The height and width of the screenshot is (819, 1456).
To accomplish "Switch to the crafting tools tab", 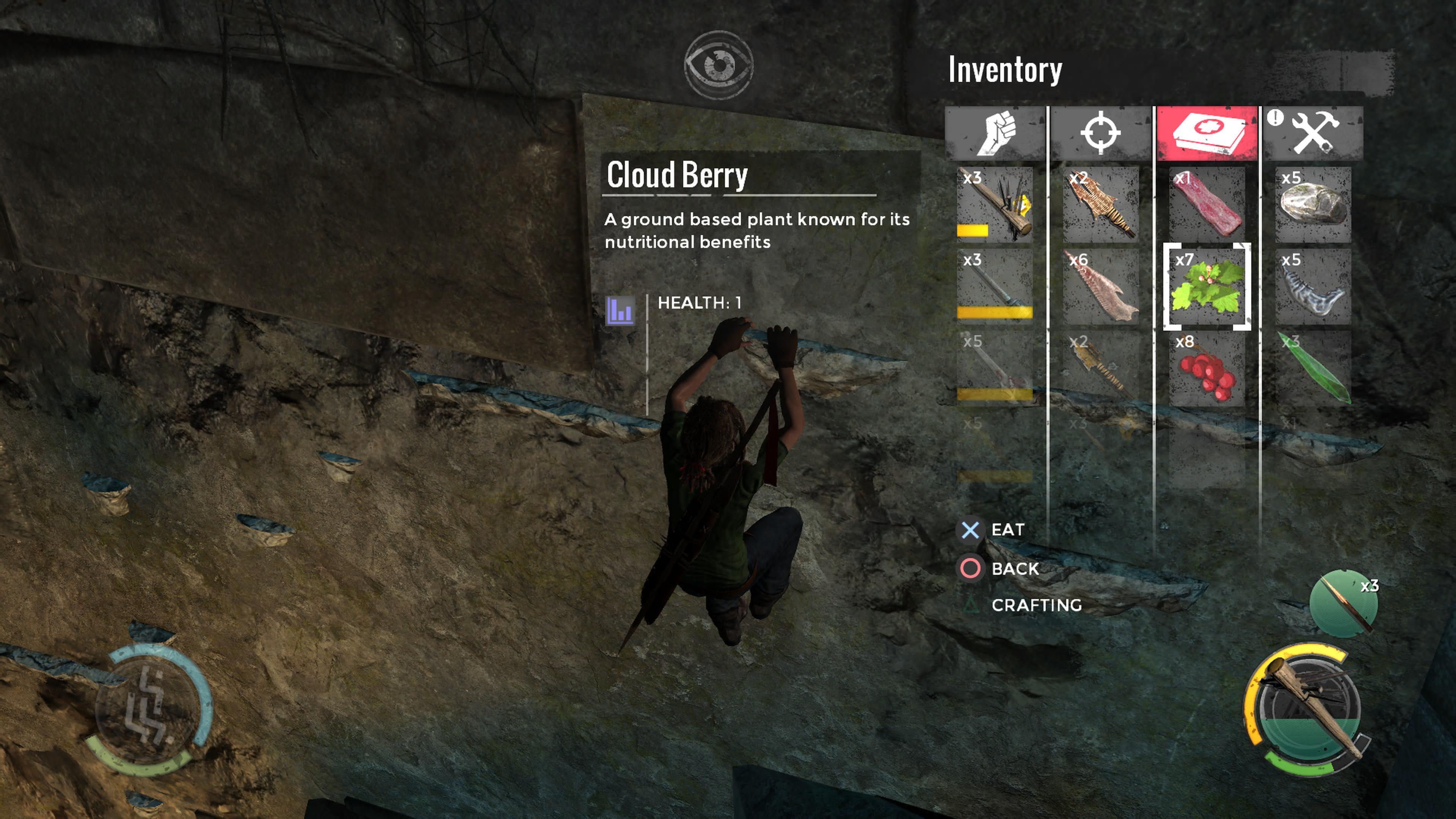I will coord(1313,133).
